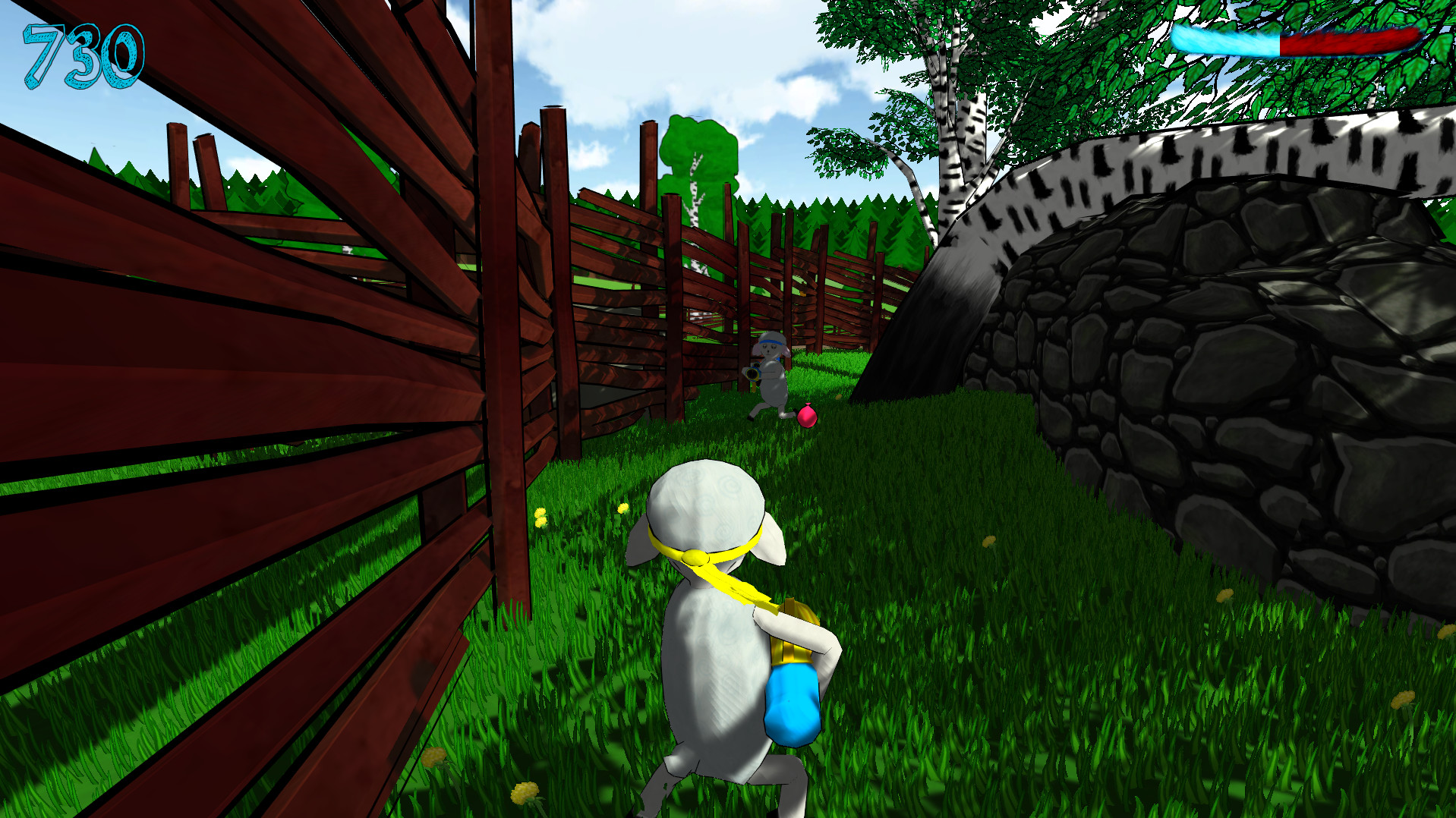
Task: Click the enemy sheep's blue headband
Action: point(770,341)
